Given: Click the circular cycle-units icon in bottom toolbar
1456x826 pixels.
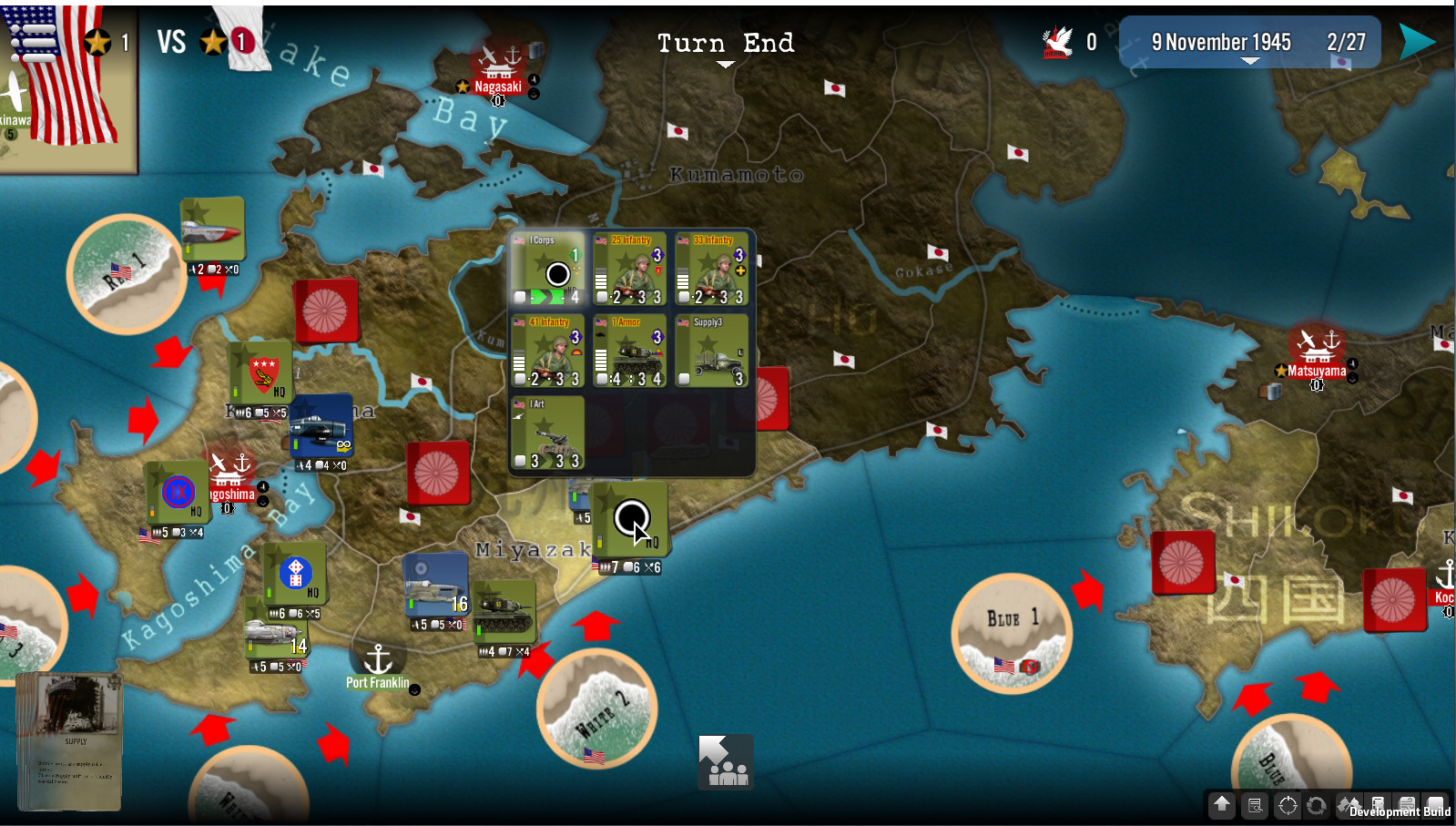Looking at the screenshot, I should (1317, 805).
